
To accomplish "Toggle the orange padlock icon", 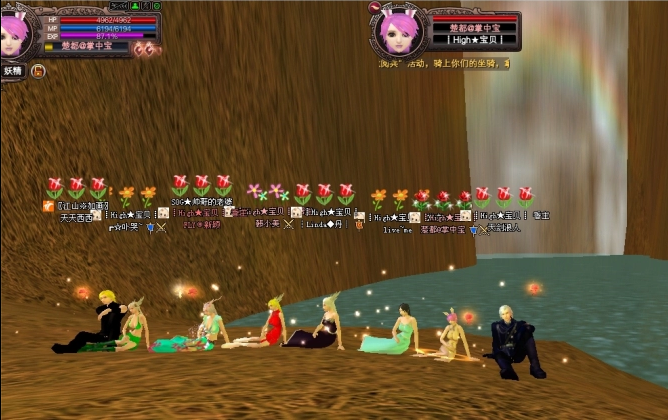I will tap(38, 71).
